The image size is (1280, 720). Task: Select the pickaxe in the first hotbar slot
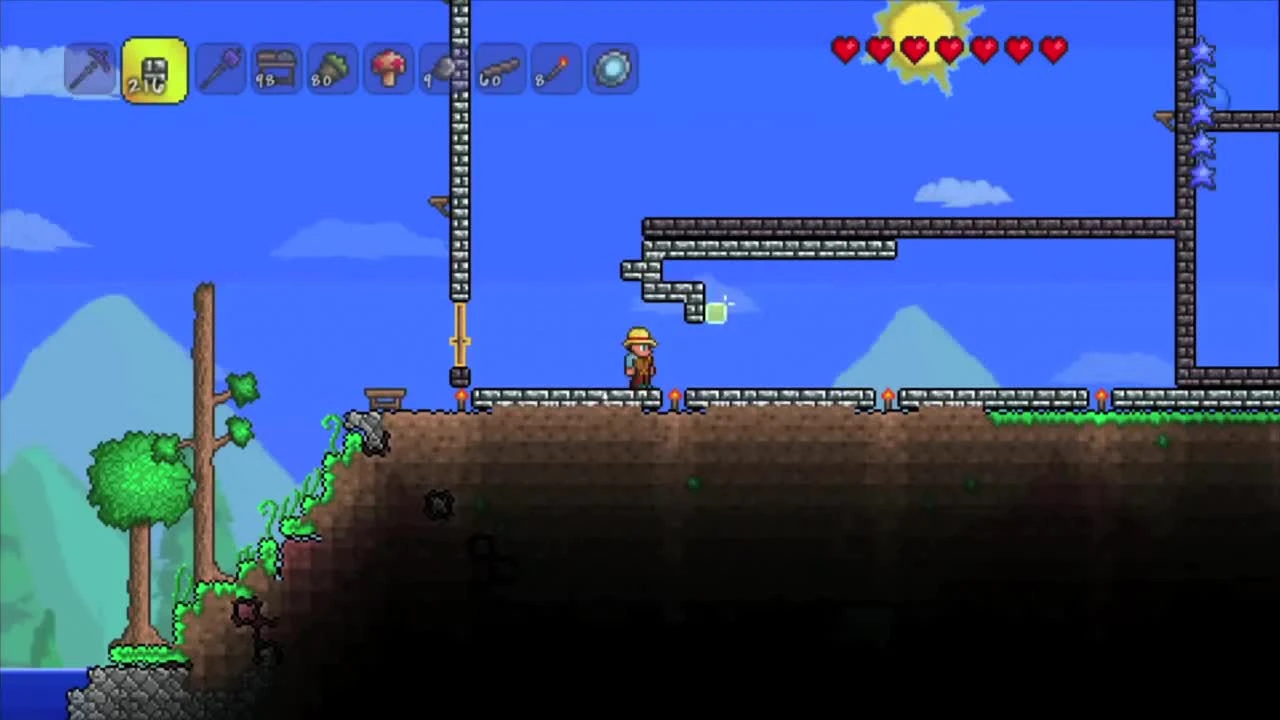coord(90,67)
